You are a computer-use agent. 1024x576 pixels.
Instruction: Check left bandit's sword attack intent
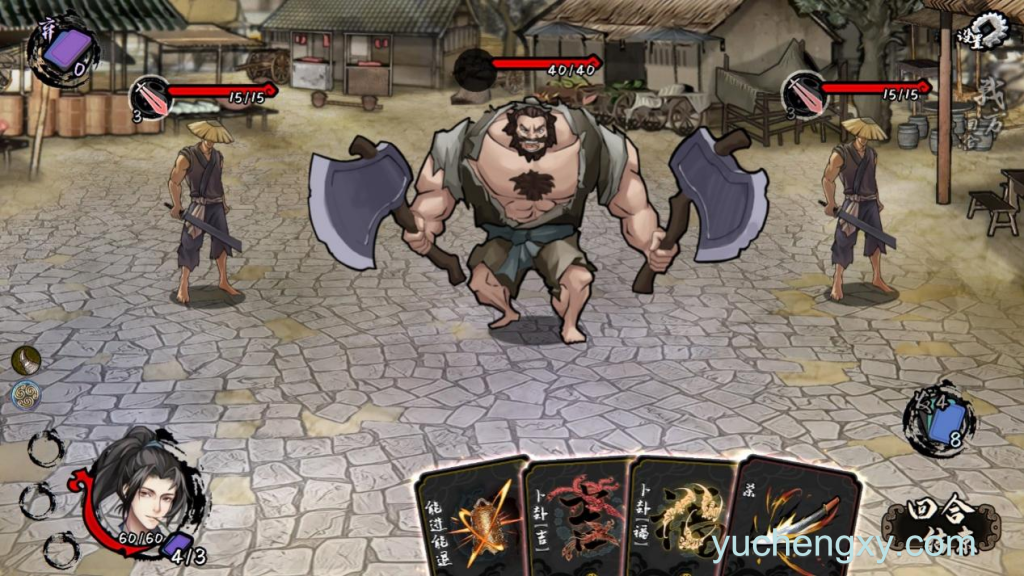pos(151,96)
